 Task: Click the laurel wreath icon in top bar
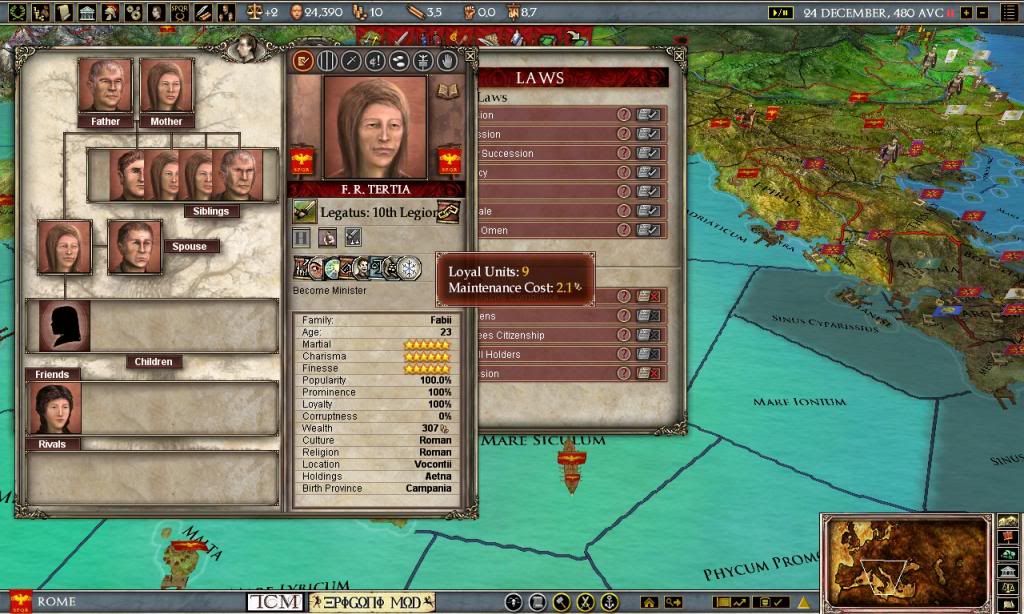click(x=17, y=12)
